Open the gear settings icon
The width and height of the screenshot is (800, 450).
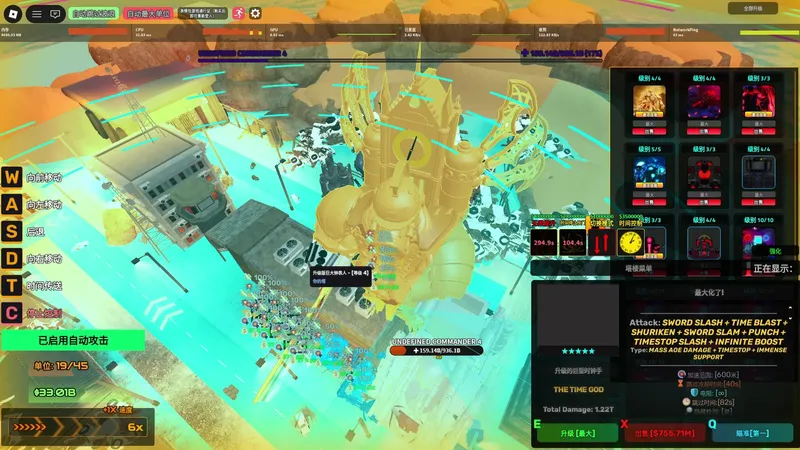point(255,14)
